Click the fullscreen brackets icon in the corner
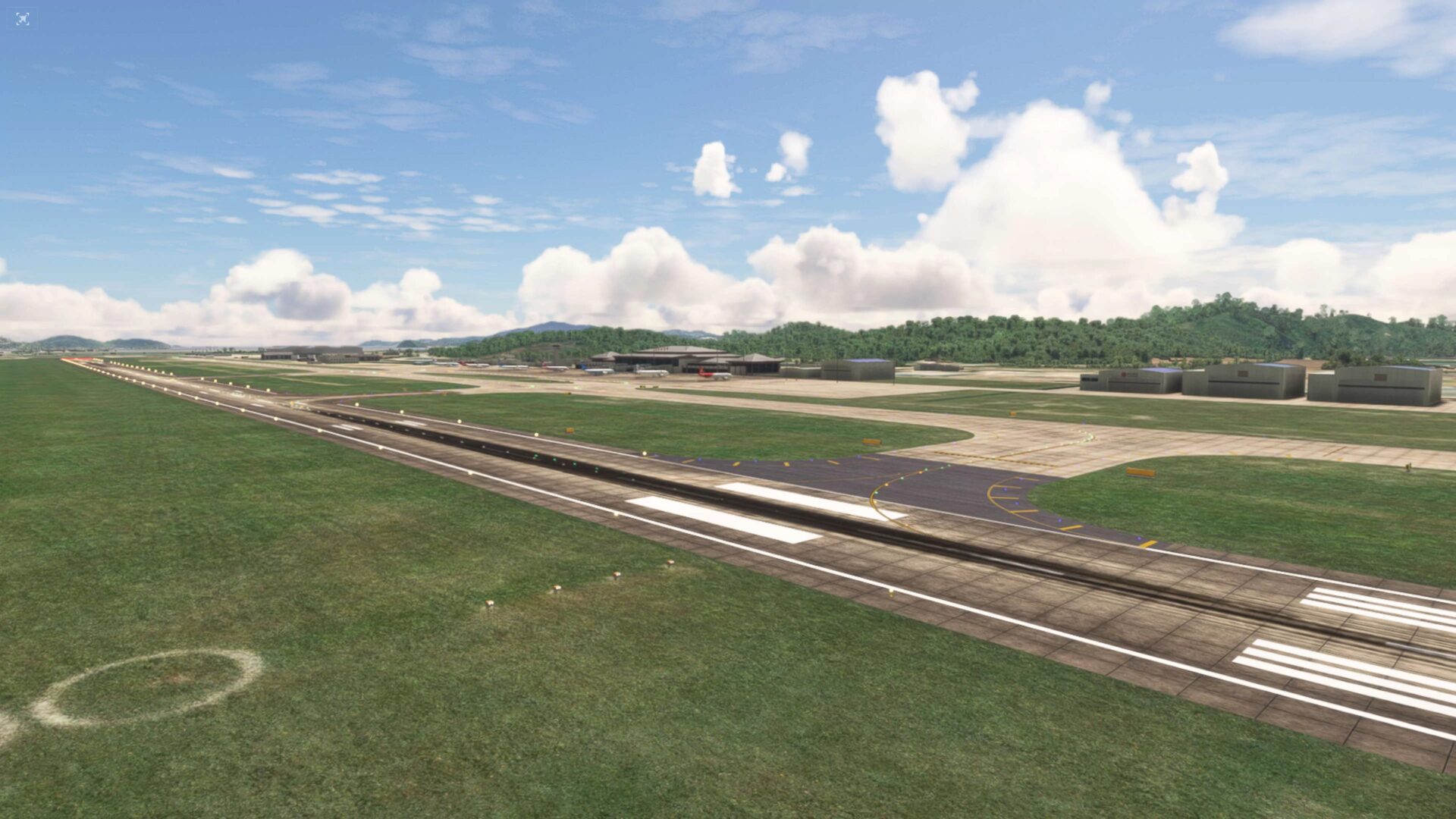The width and height of the screenshot is (1456, 819). (23, 19)
